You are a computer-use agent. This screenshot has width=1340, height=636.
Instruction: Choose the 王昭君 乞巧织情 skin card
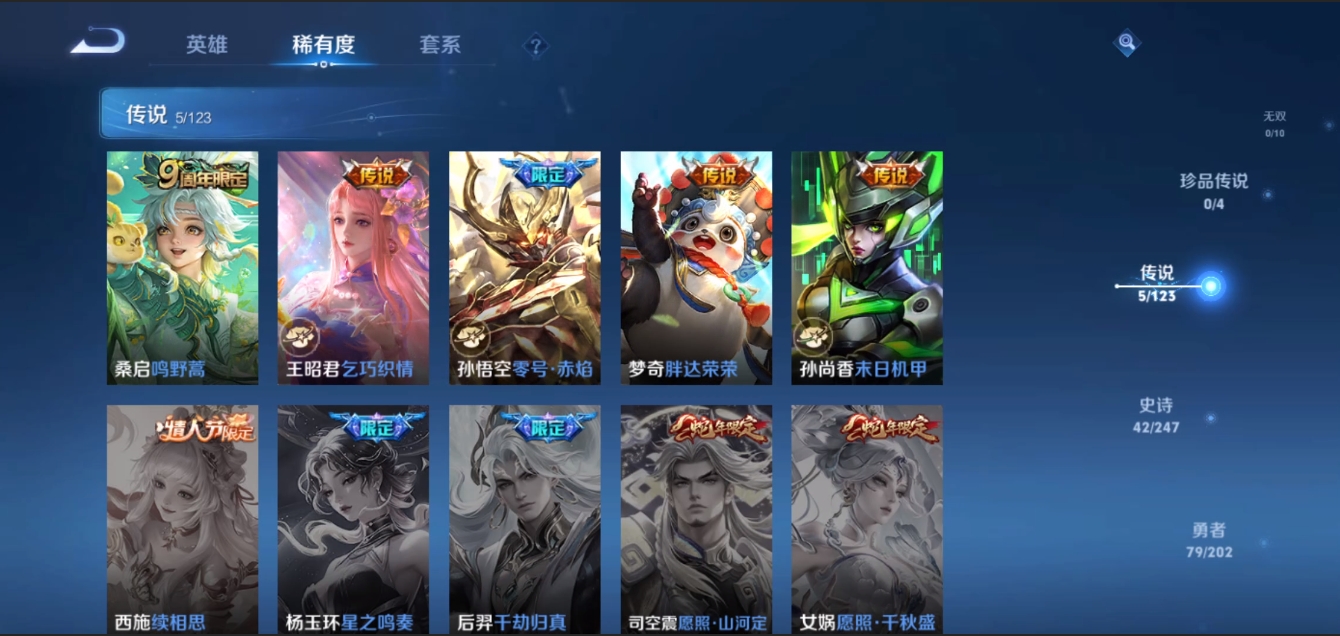(353, 267)
